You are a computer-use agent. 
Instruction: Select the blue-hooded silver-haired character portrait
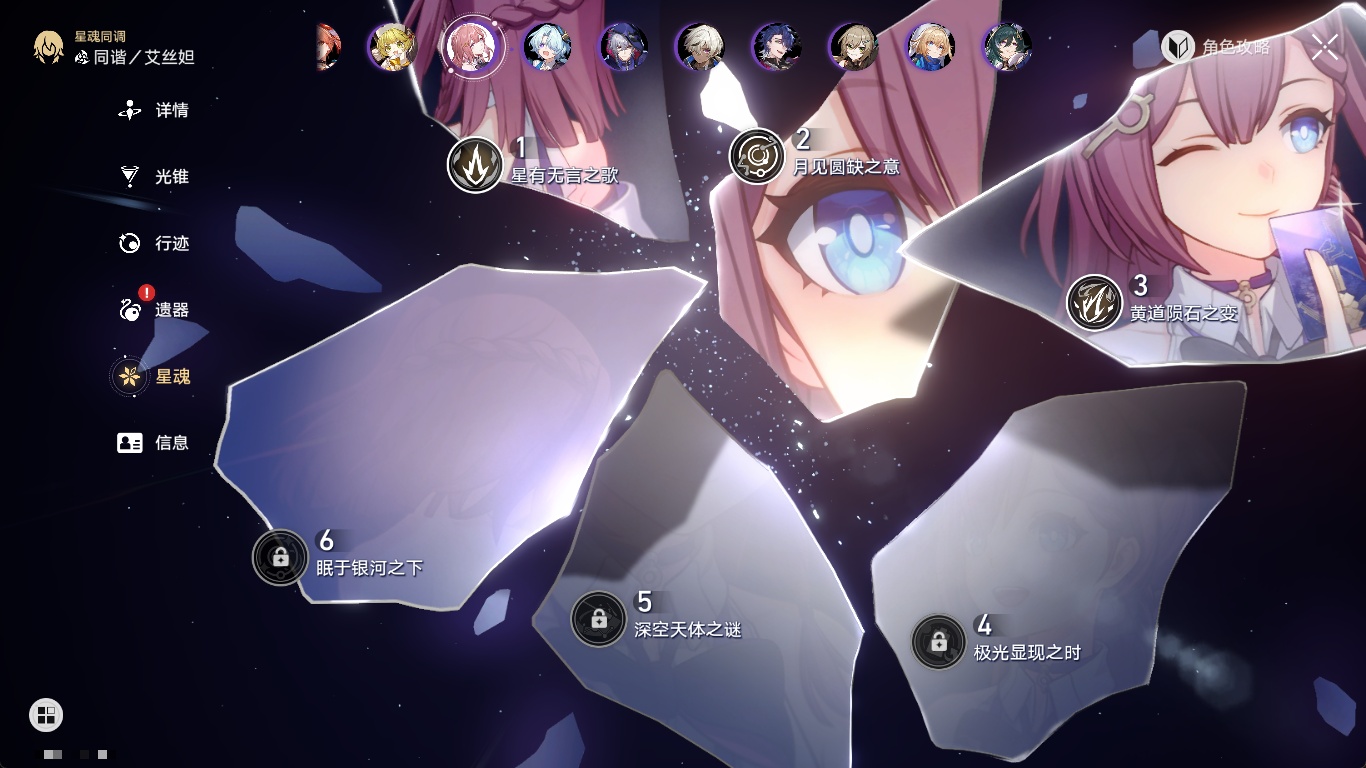624,47
